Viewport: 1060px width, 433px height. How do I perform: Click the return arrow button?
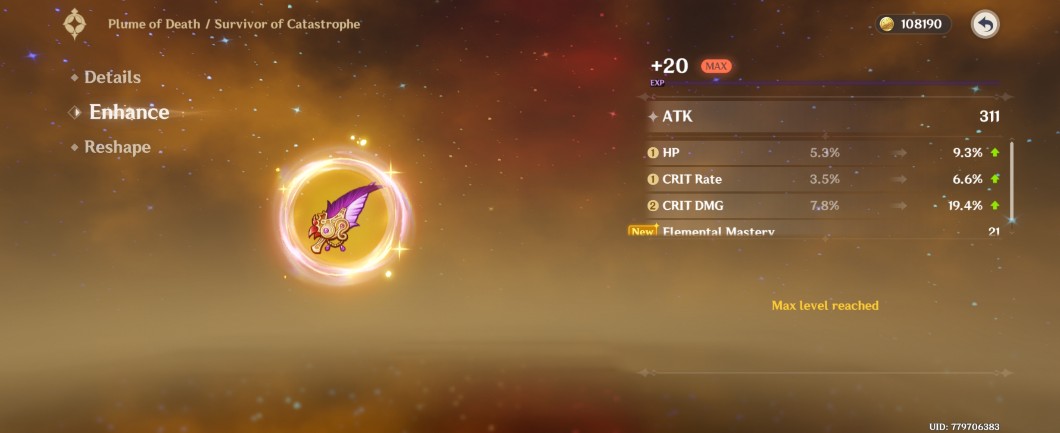[985, 24]
